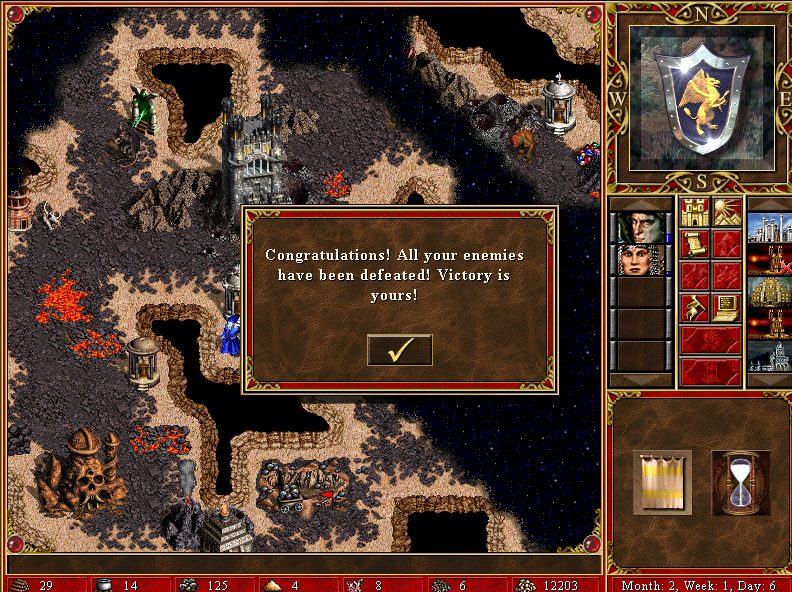Screen dimensions: 792x592
Task: Open system options via the computer icon
Action: tap(726, 308)
